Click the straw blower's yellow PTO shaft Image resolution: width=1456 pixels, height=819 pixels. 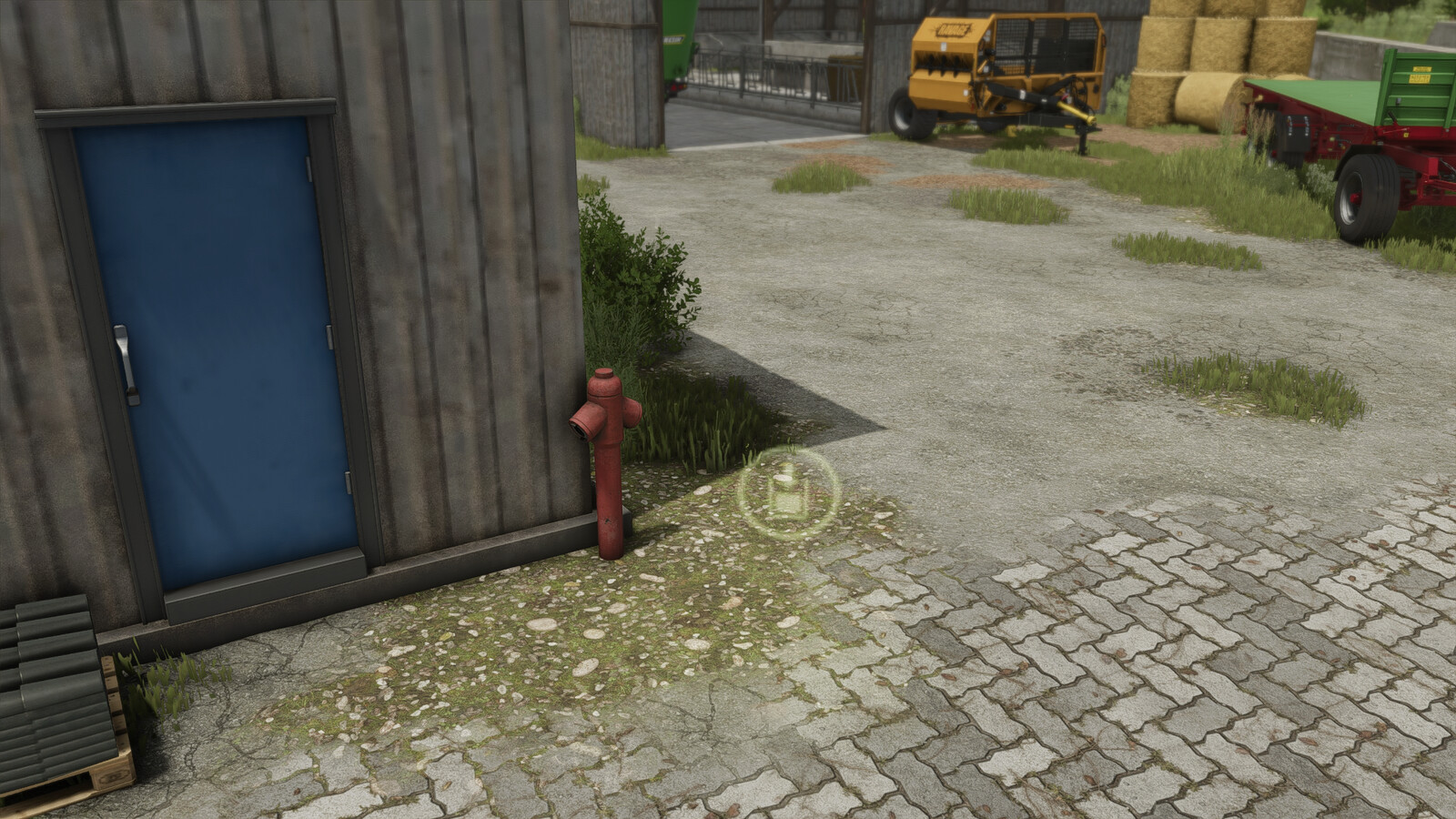tap(1074, 109)
